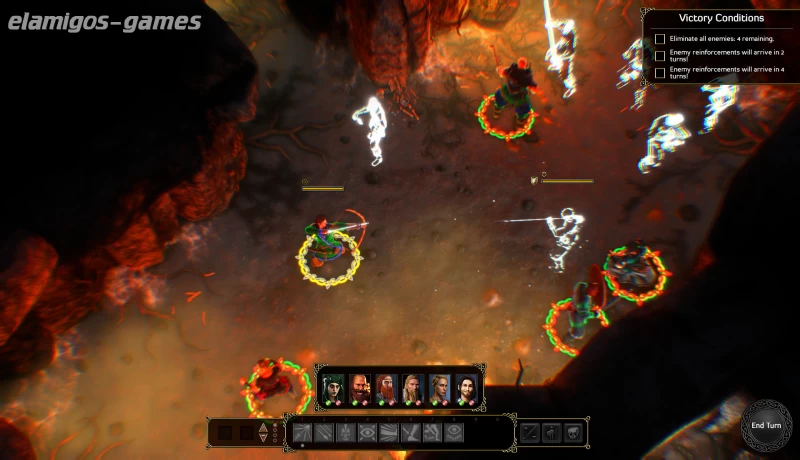Click the Victory Conditions panel title

pyautogui.click(x=721, y=18)
